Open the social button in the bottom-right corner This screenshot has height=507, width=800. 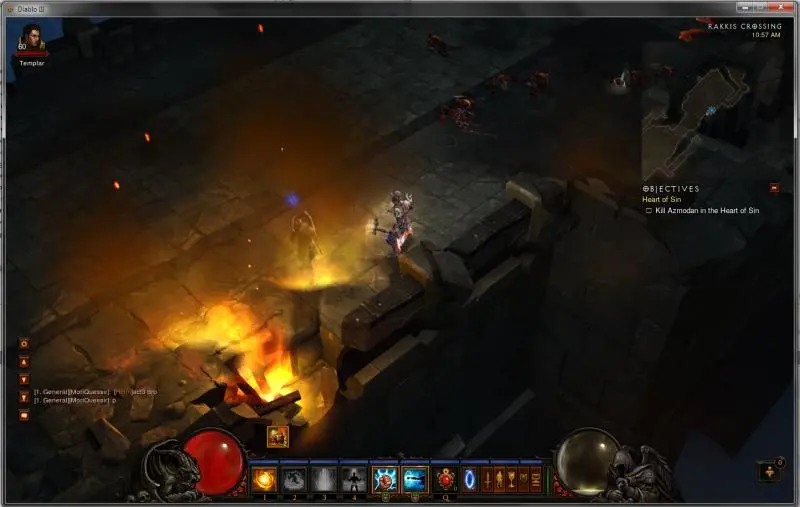pos(768,470)
